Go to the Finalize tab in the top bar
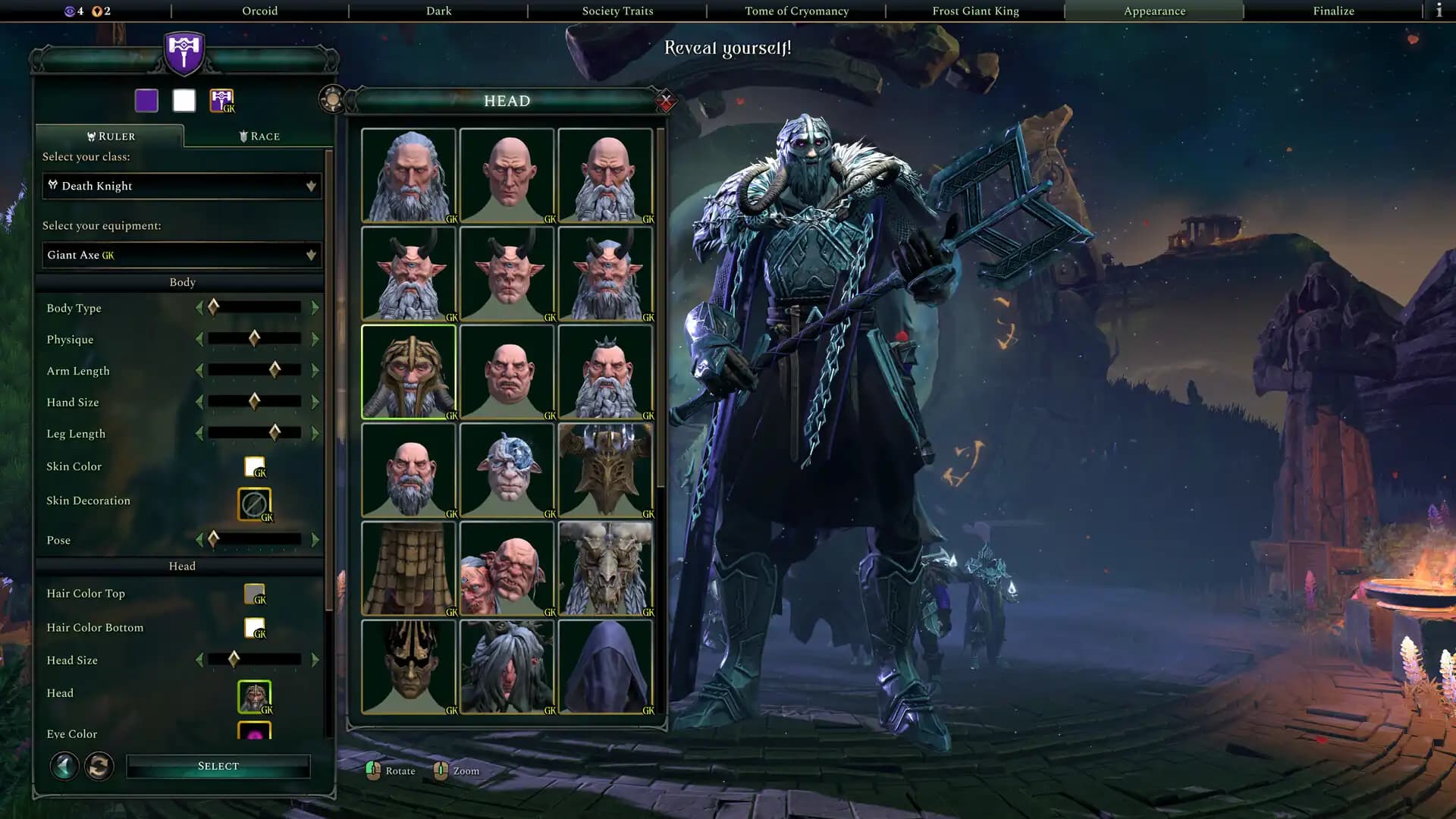Screen dimensions: 1456x819 [1332, 11]
